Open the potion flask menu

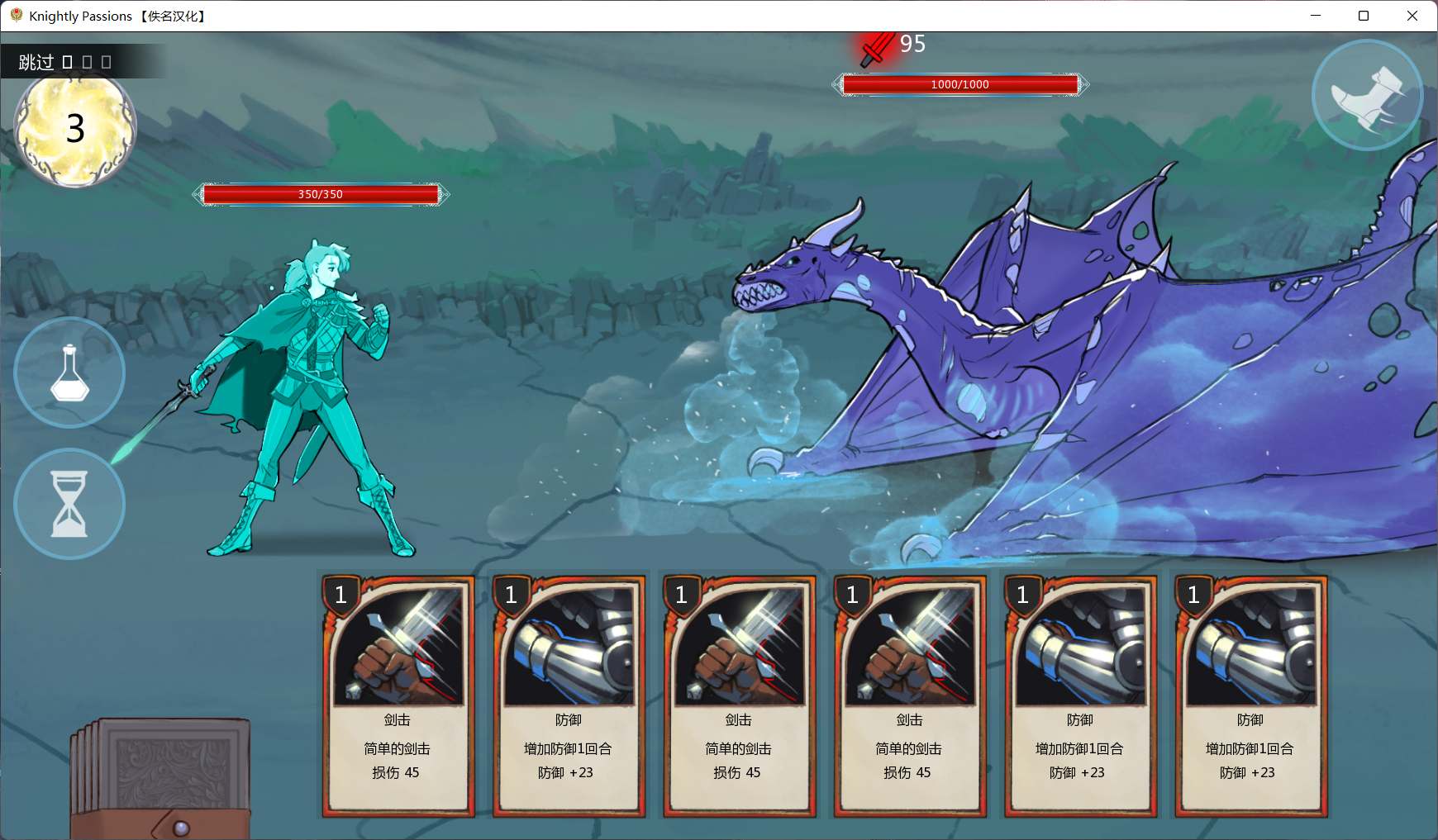point(69,373)
